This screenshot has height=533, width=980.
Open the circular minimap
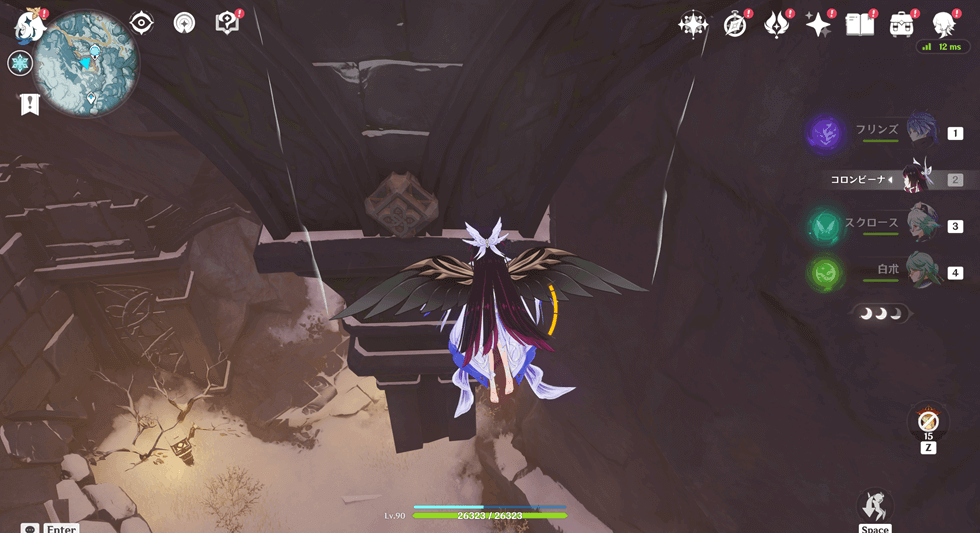(x=87, y=62)
